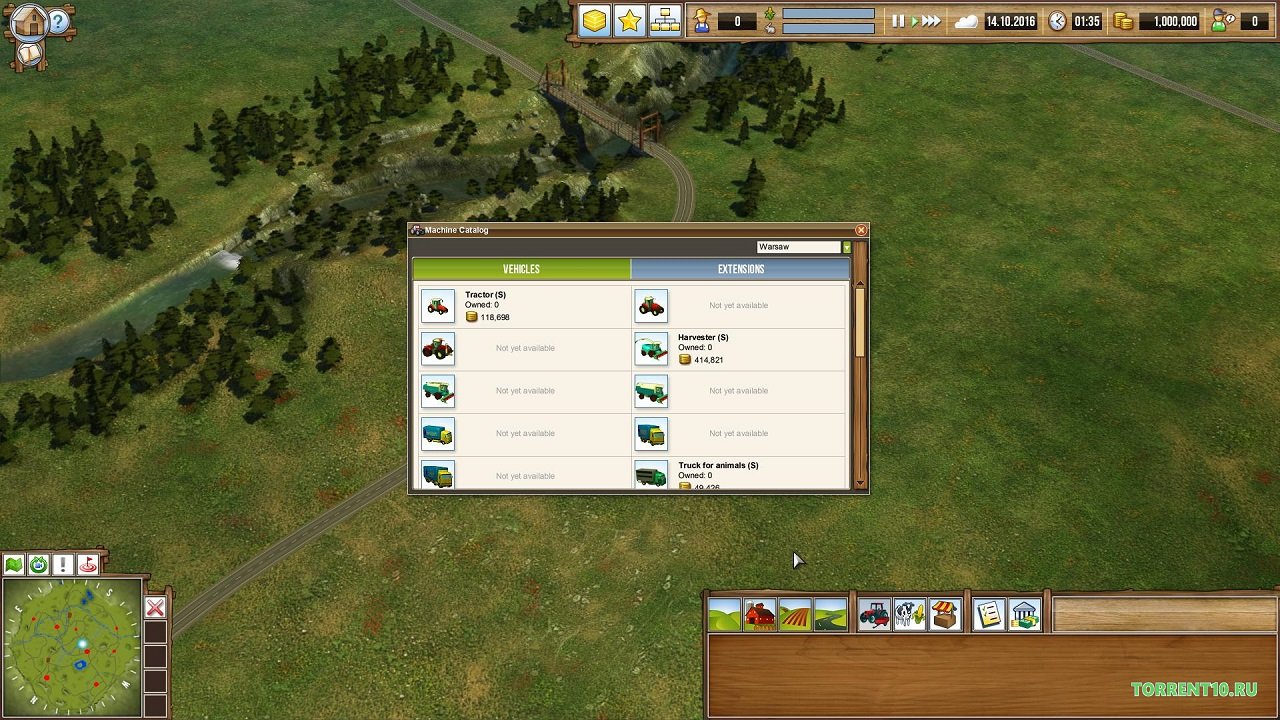Open the tractor machines menu
Viewport: 1280px width, 720px height.
click(874, 615)
